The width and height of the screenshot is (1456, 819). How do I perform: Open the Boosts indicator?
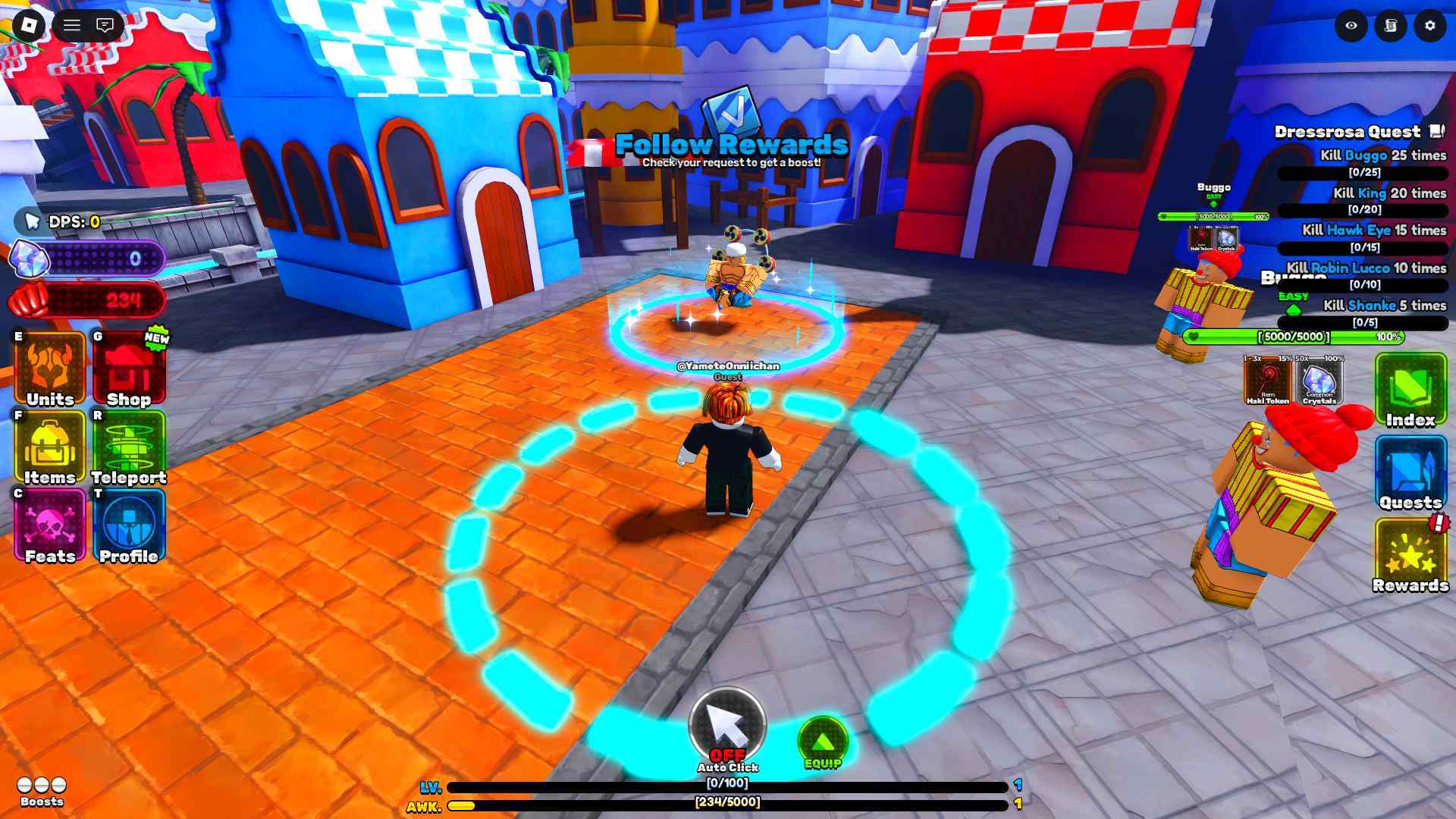click(42, 790)
